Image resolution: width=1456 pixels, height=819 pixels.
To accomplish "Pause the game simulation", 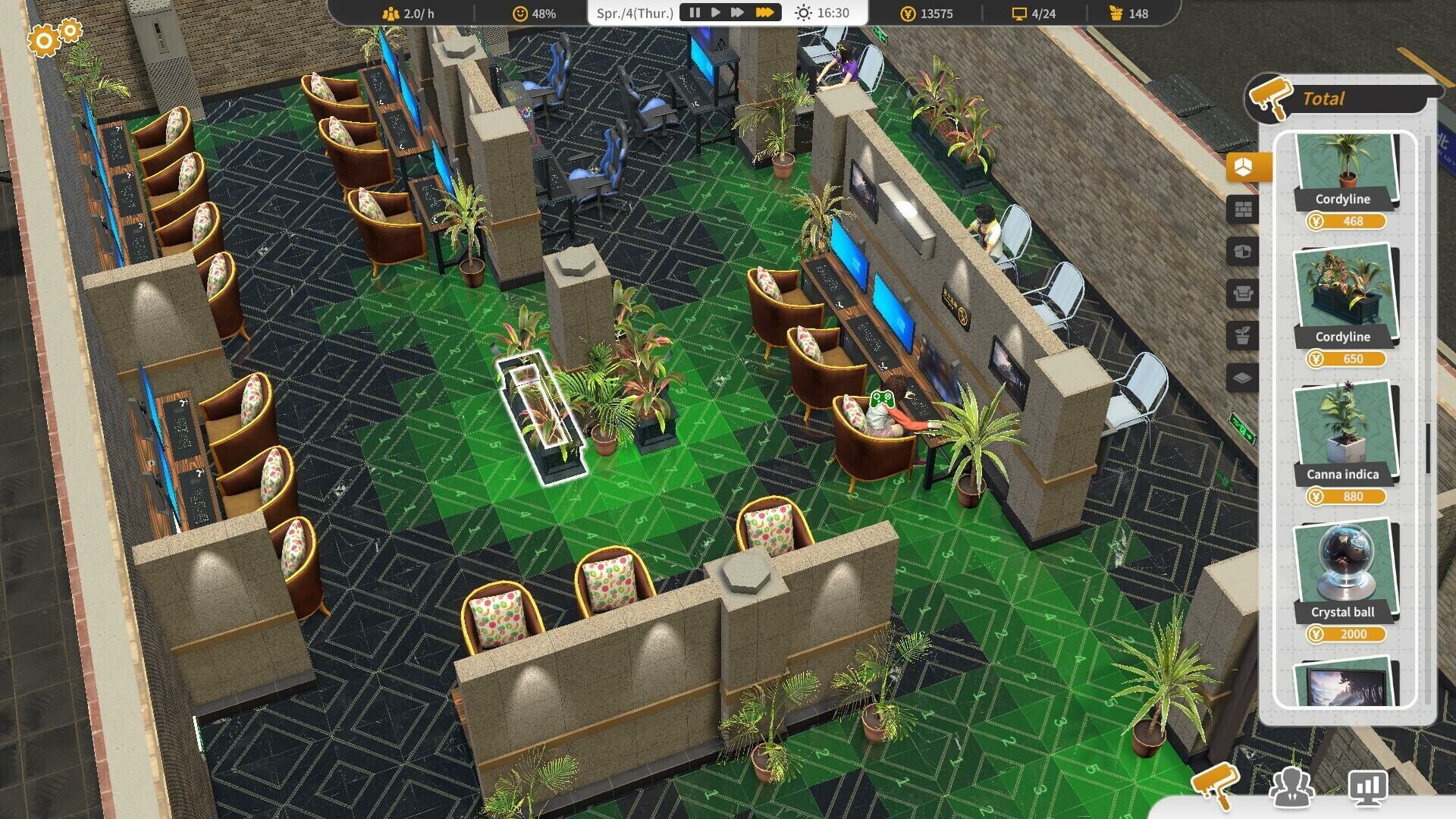I will (695, 12).
